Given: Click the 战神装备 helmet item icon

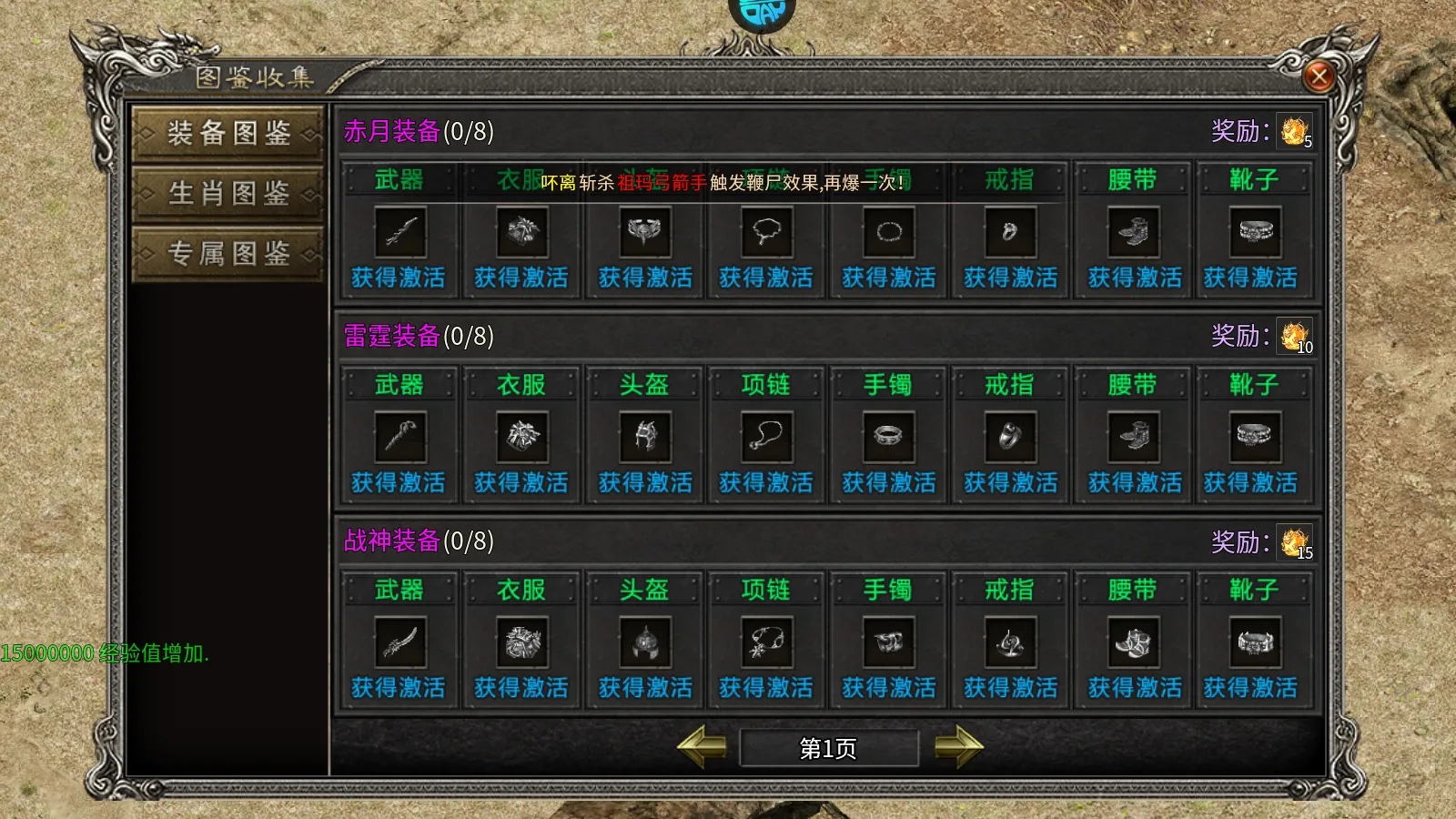Looking at the screenshot, I should tap(646, 642).
